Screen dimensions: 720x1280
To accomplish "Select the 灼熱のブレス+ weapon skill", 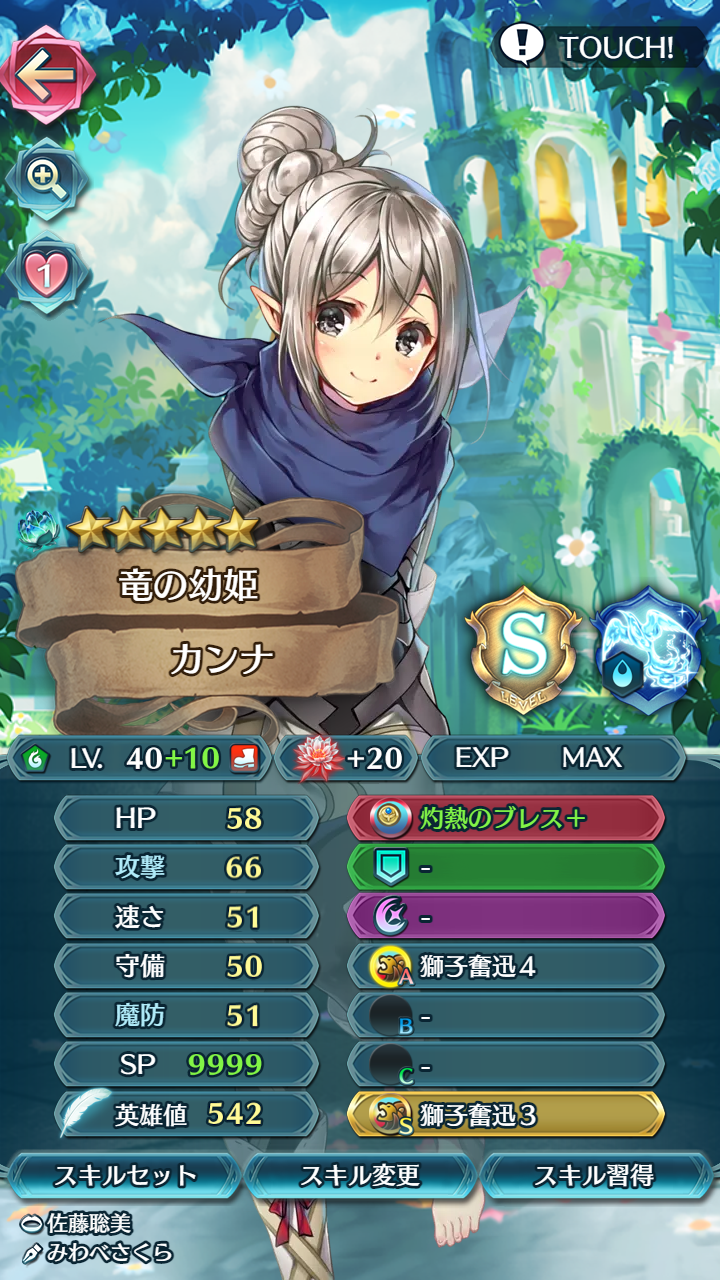I will click(506, 819).
